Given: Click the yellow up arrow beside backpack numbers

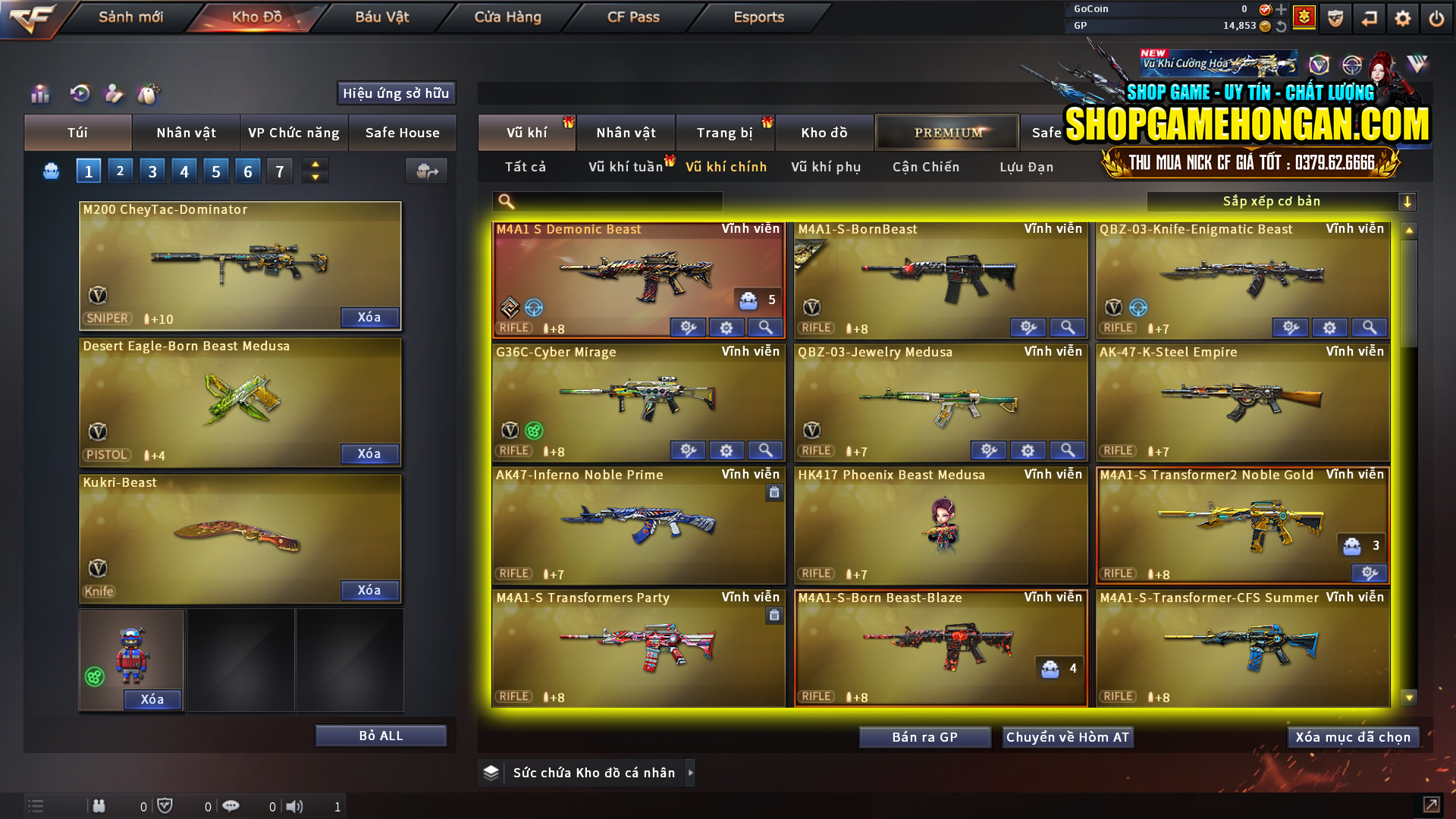Looking at the screenshot, I should click(x=315, y=164).
